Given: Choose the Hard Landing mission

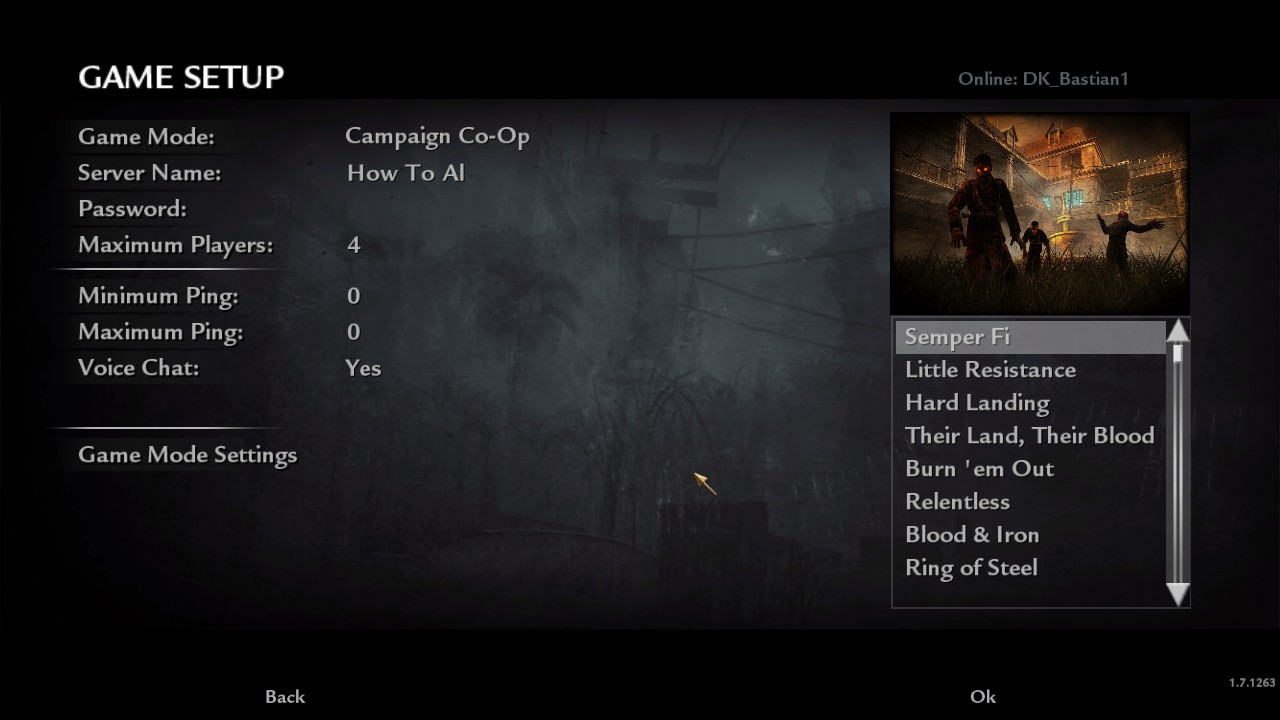Looking at the screenshot, I should (977, 403).
